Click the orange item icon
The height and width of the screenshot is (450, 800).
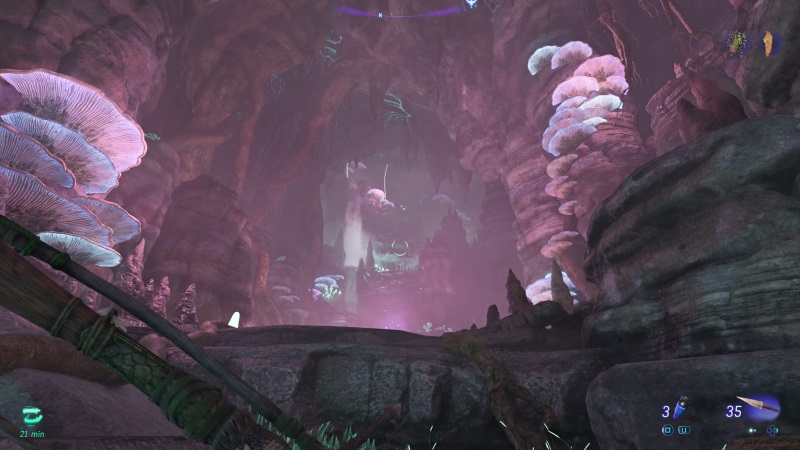766,42
